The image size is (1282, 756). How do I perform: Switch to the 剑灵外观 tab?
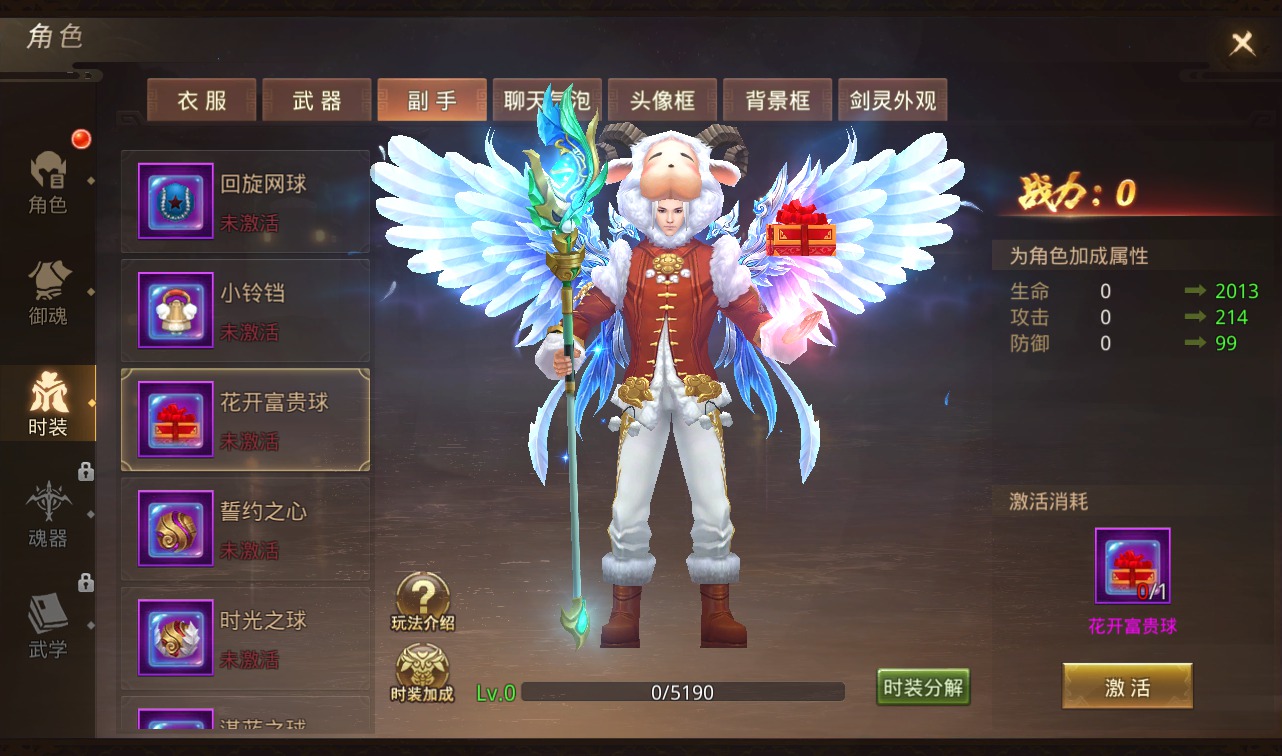pyautogui.click(x=892, y=100)
